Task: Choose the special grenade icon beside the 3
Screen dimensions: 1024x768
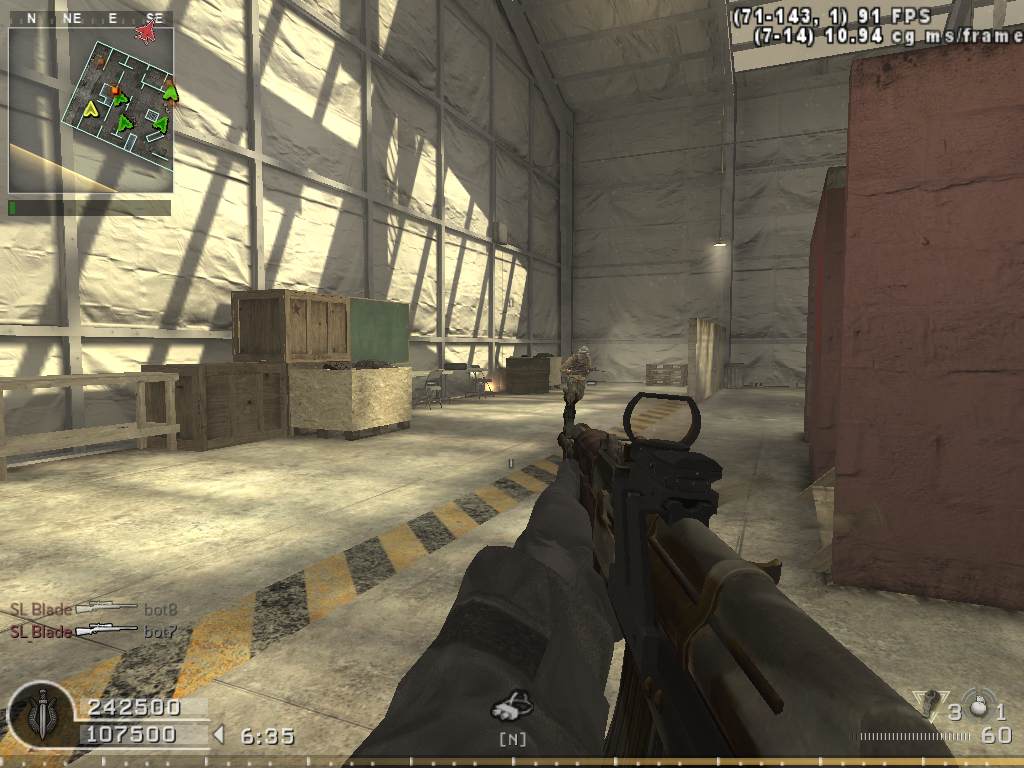Action: [x=928, y=706]
